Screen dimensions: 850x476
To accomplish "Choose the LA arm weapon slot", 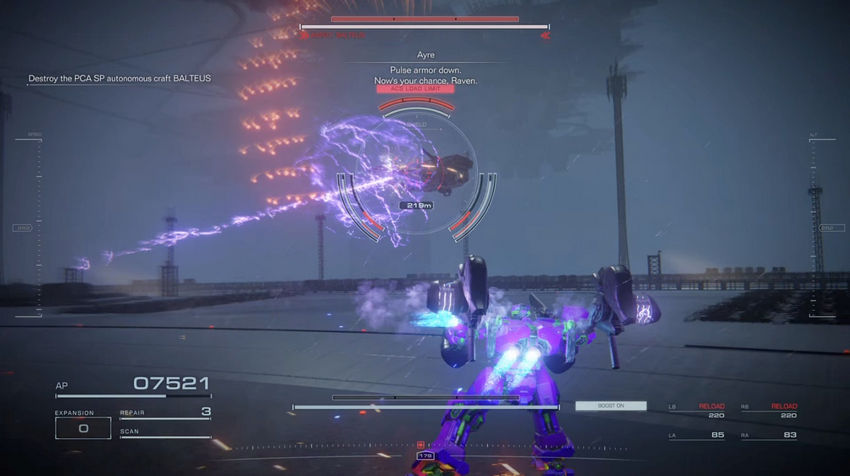I will point(697,434).
